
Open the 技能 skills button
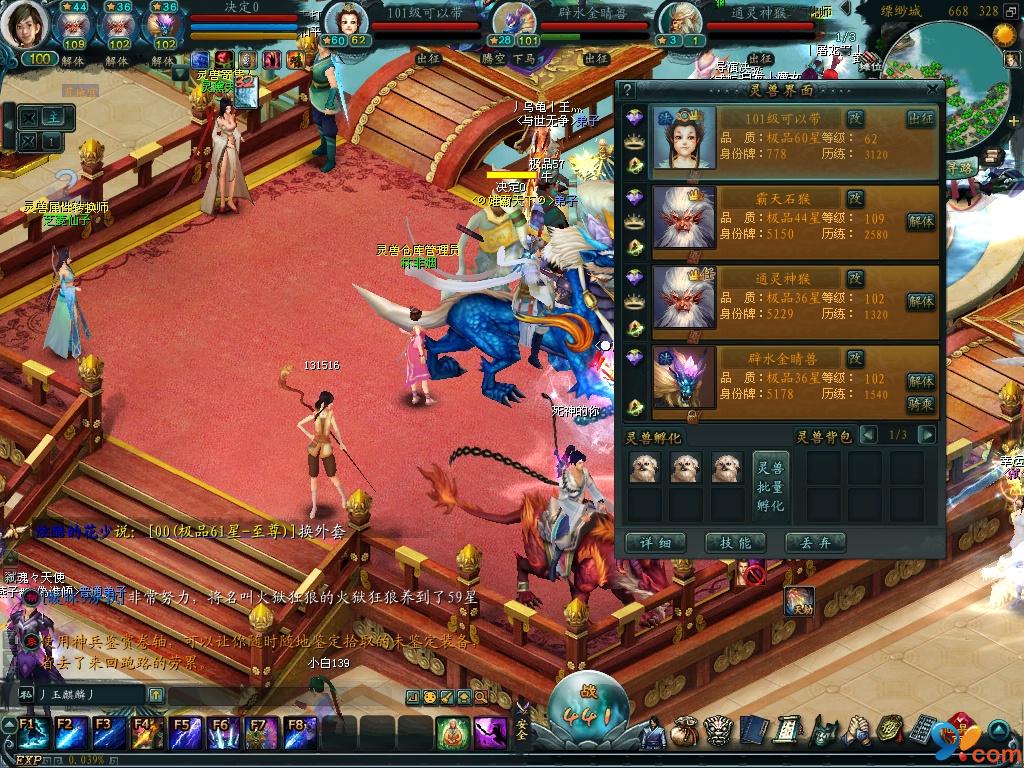pyautogui.click(x=734, y=543)
